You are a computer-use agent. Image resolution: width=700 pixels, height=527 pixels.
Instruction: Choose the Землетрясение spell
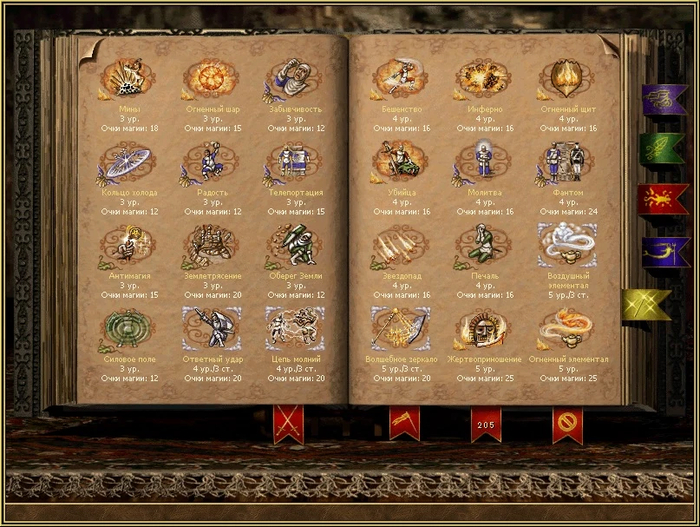(208, 243)
